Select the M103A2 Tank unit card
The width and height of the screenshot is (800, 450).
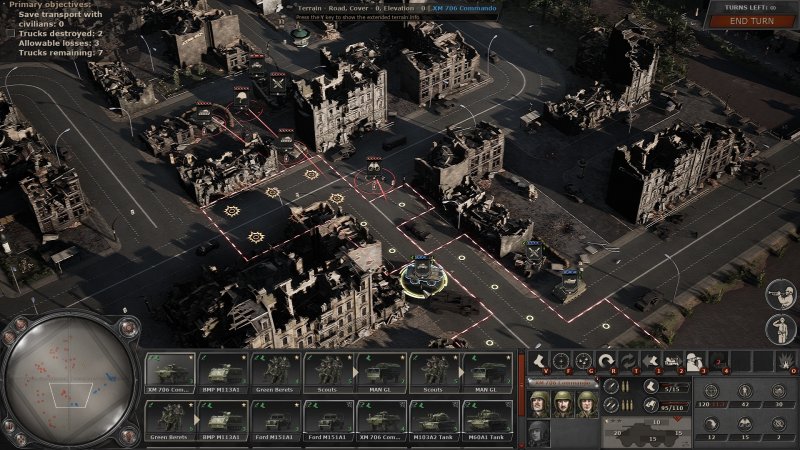coord(434,418)
